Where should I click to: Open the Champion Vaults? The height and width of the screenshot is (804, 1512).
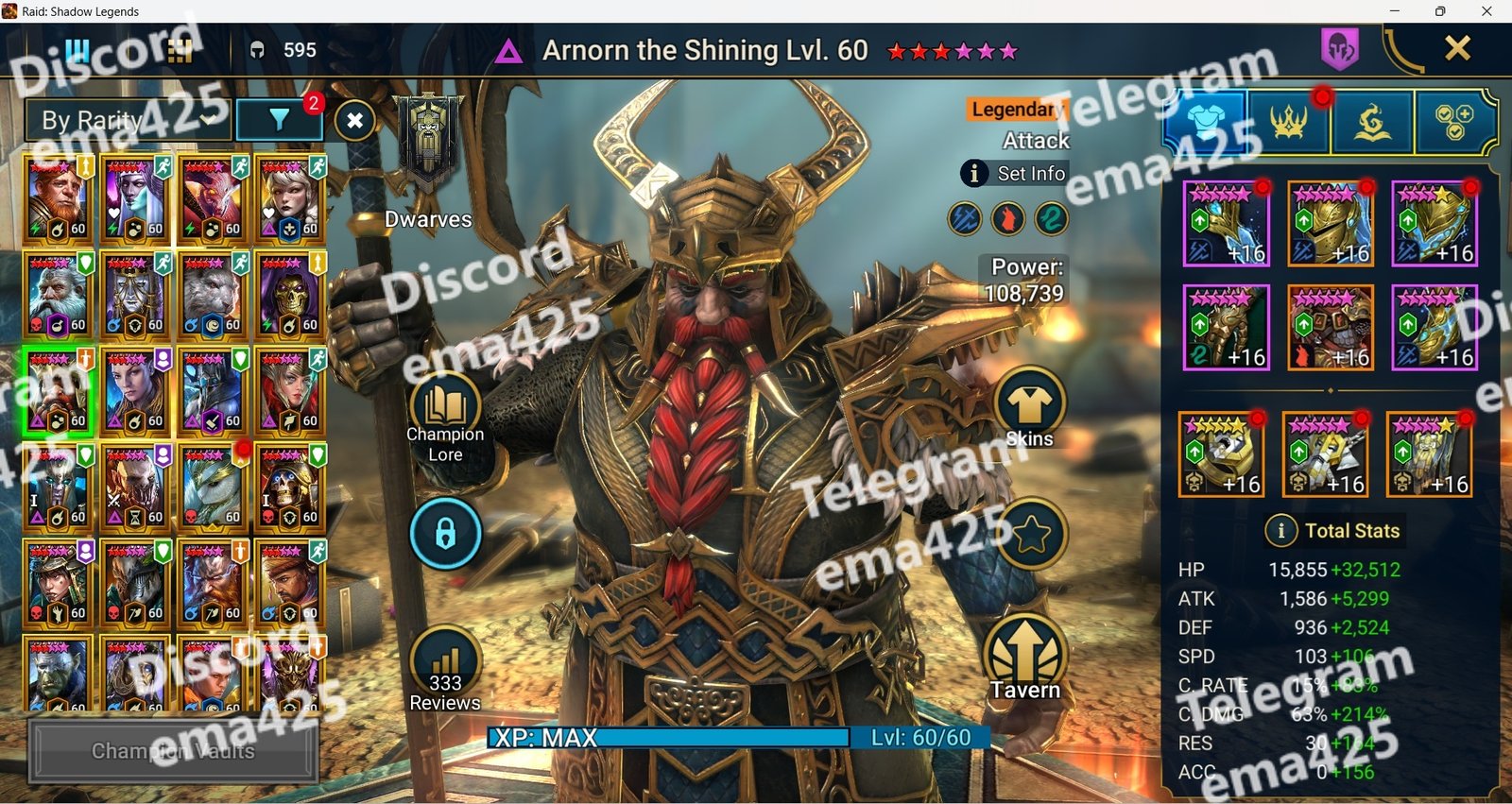(173, 751)
